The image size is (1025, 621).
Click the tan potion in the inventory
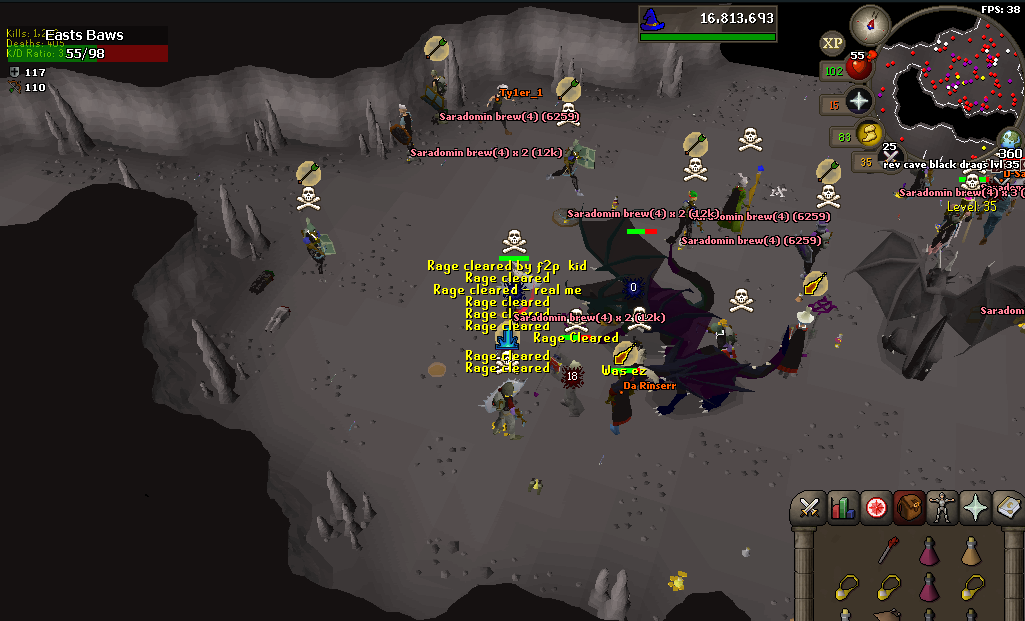[969, 551]
